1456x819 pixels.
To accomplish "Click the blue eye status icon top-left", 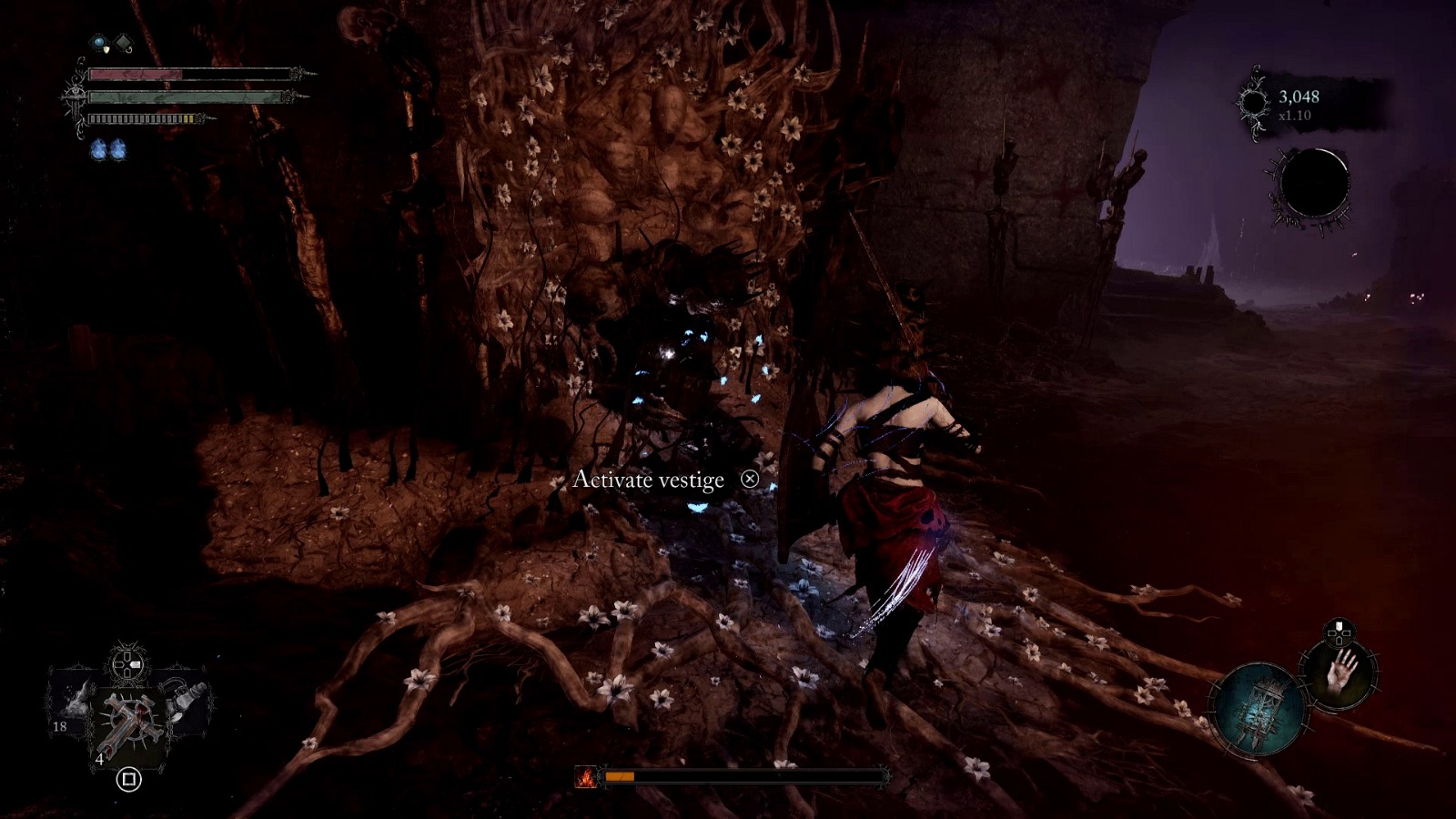I will tap(98, 42).
